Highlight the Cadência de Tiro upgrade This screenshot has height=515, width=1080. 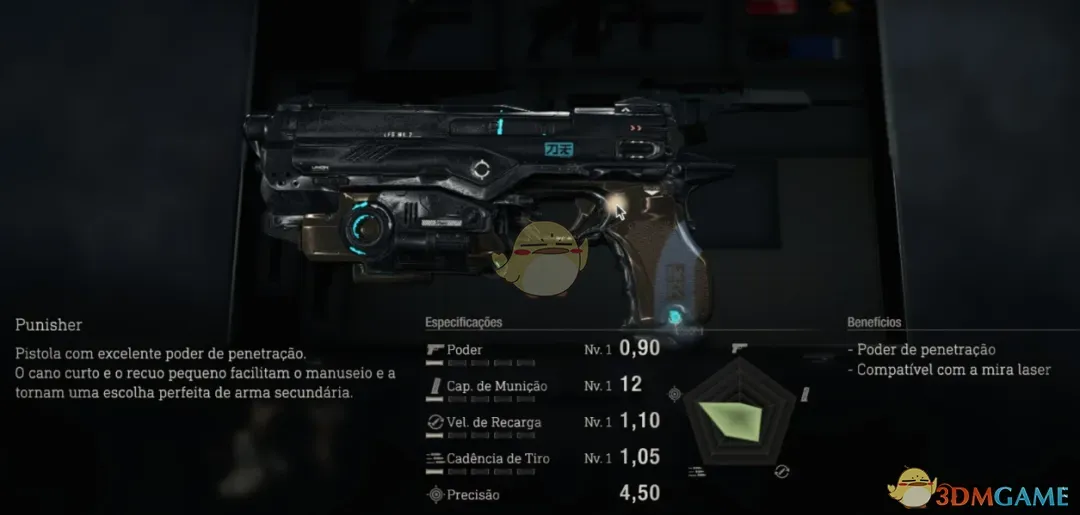tap(540, 458)
